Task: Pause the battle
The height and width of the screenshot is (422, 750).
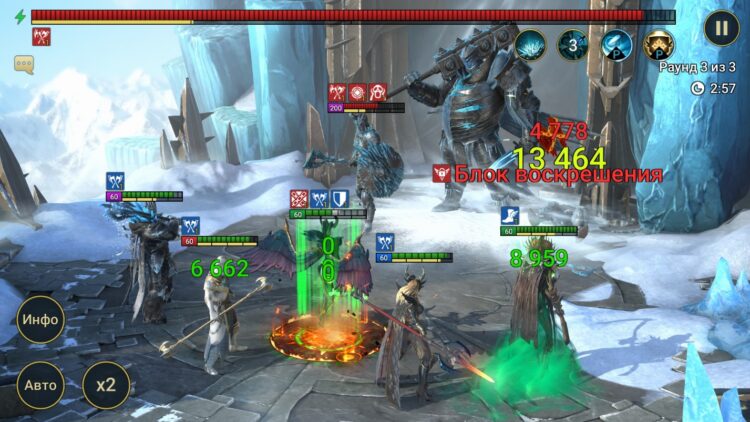Action: point(721,27)
